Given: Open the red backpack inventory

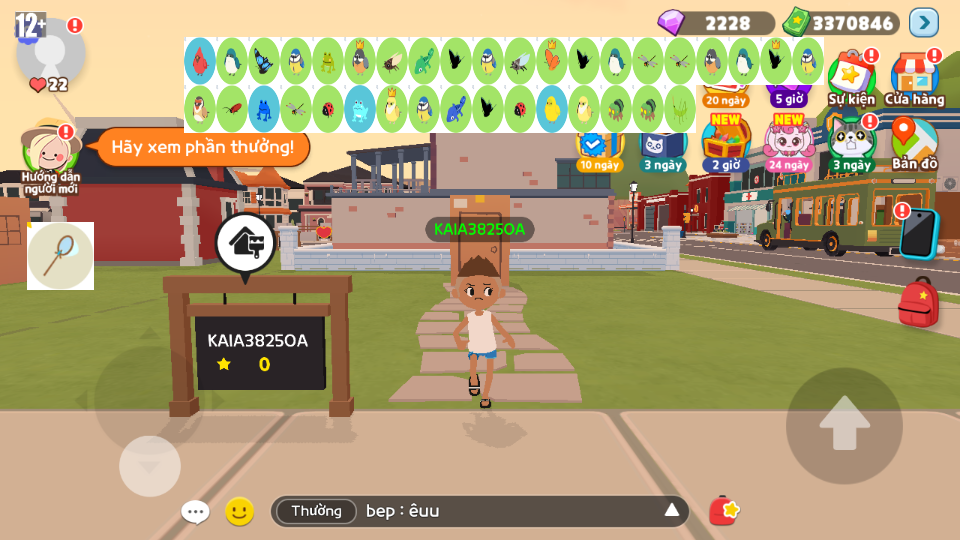Looking at the screenshot, I should pos(918,302).
